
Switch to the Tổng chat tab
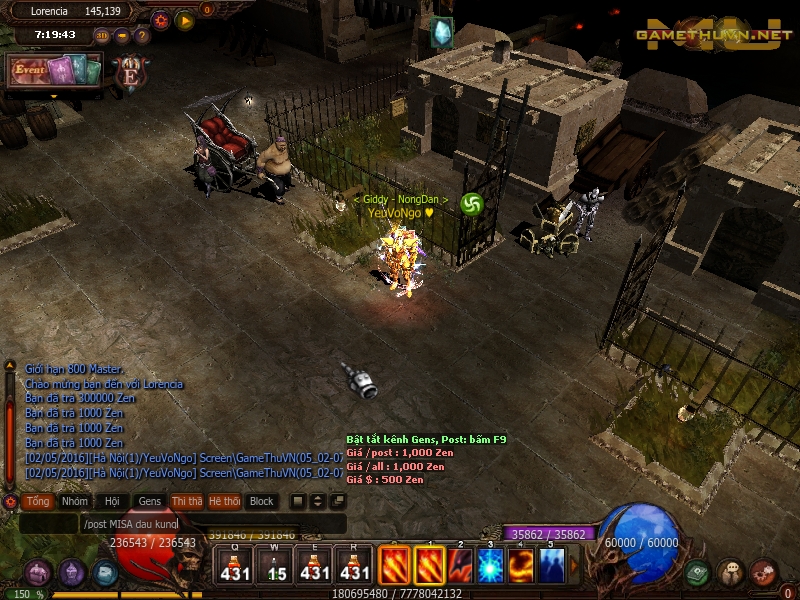38,501
